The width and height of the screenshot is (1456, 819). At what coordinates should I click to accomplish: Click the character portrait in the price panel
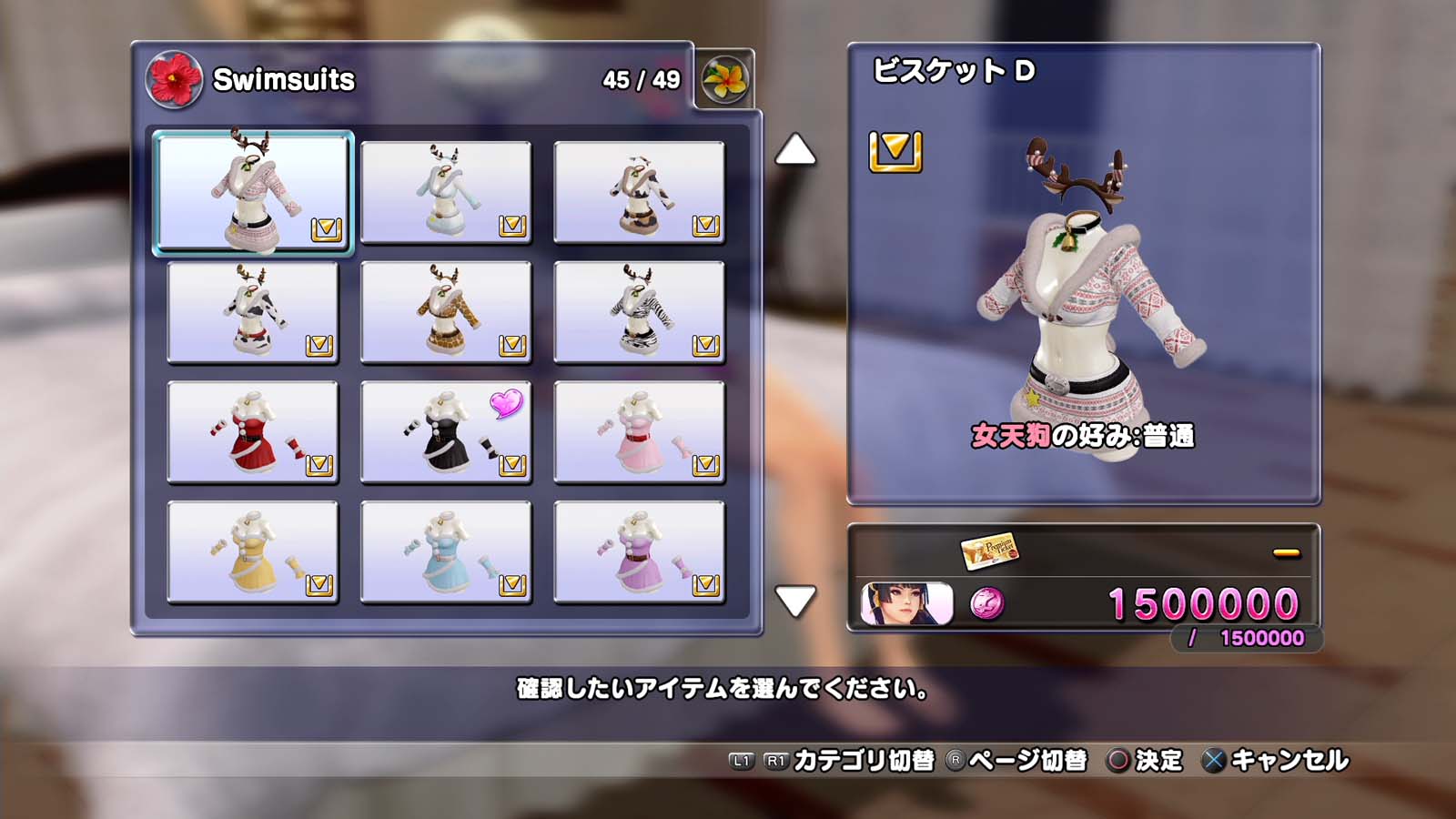(906, 604)
